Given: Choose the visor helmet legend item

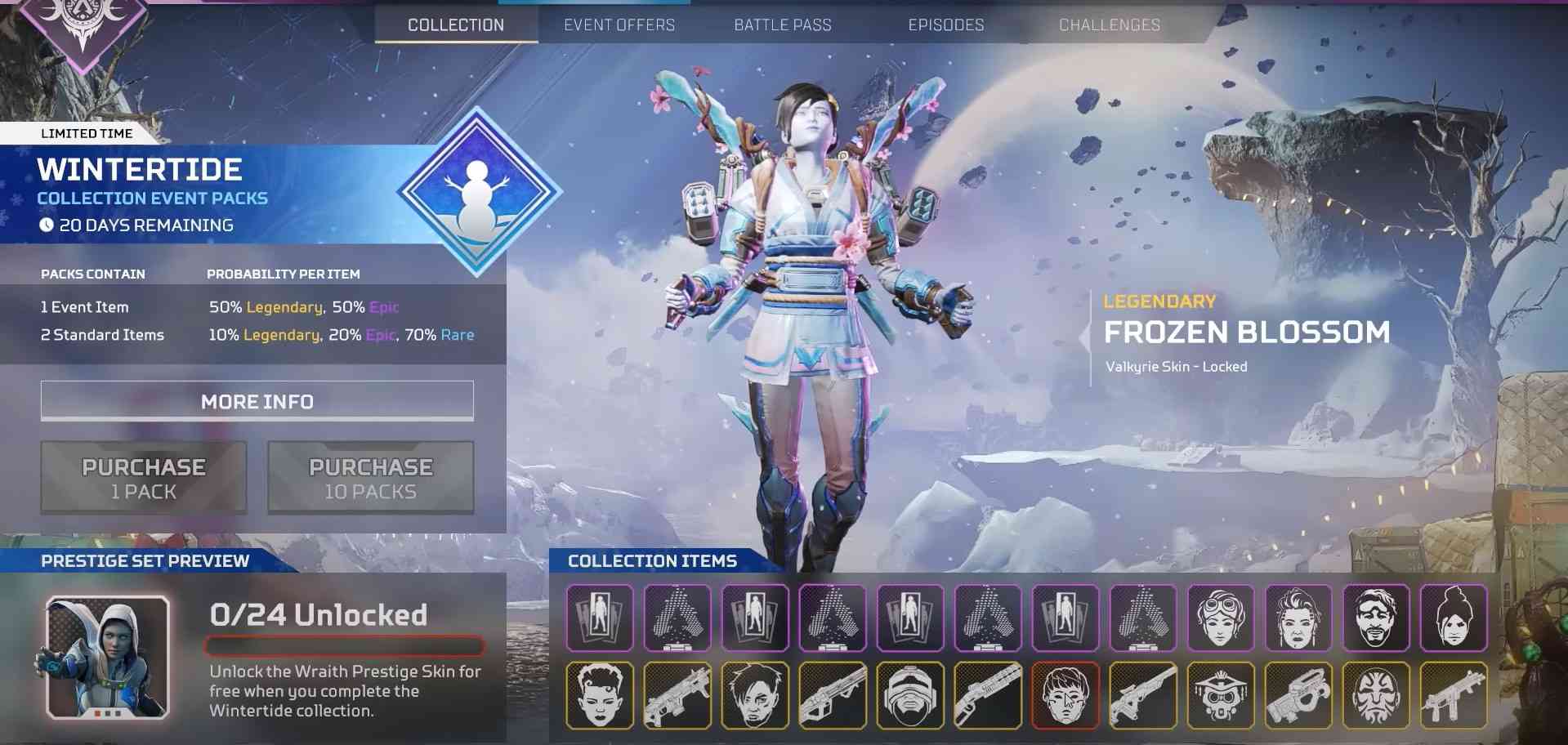Looking at the screenshot, I should 910,695.
